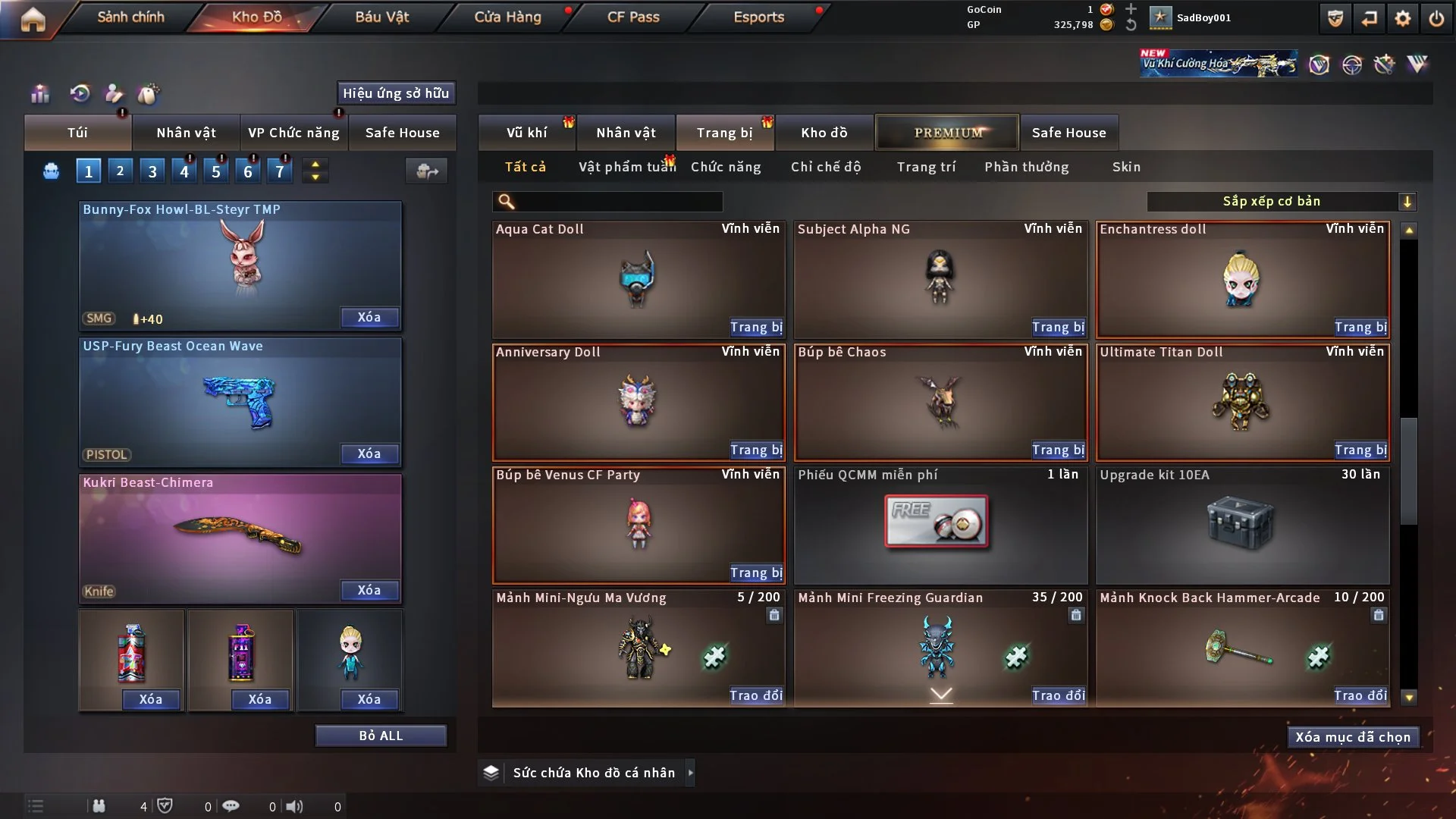Click the power exit button
This screenshot has height=819, width=1456.
(1436, 18)
